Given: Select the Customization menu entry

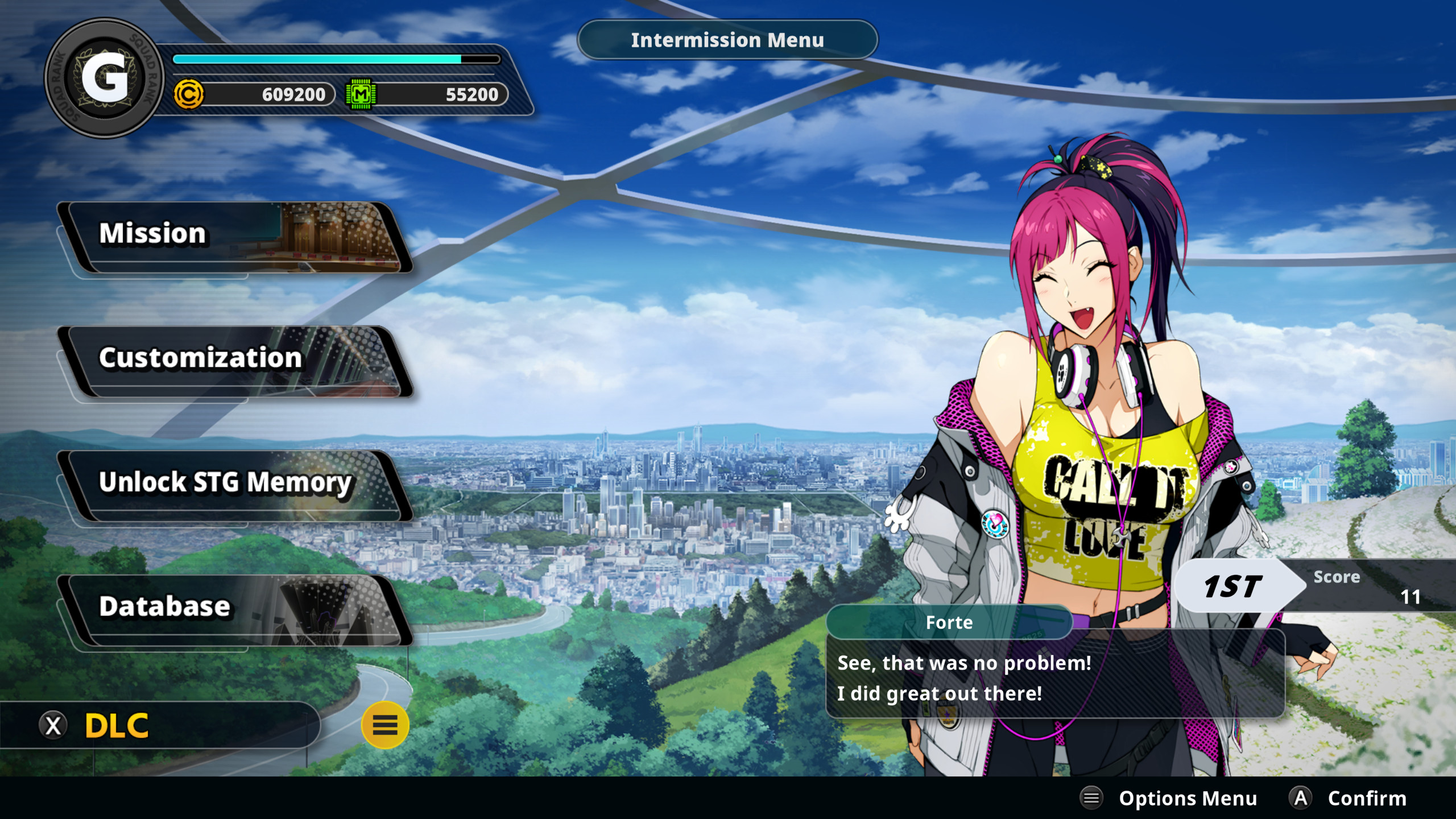Looking at the screenshot, I should [233, 360].
